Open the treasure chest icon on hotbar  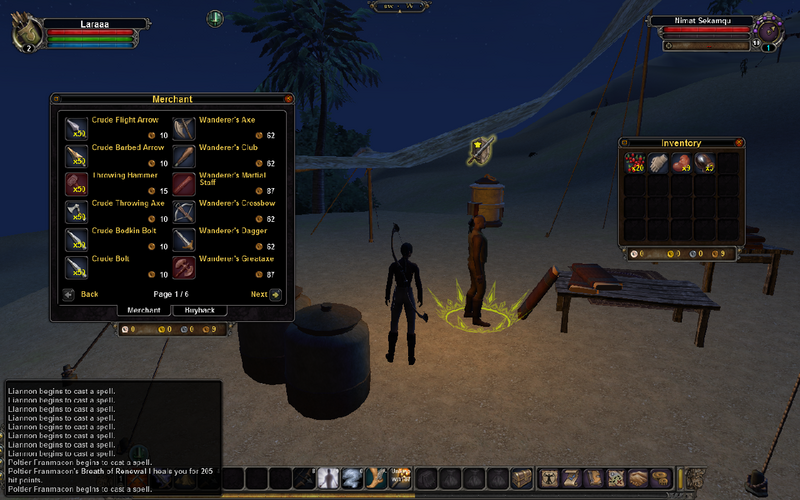pyautogui.click(x=524, y=478)
